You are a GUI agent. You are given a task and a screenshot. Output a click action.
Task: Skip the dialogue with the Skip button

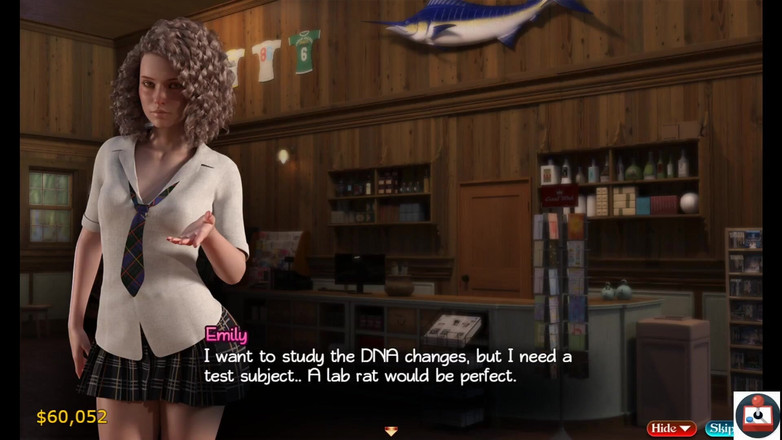click(x=719, y=428)
